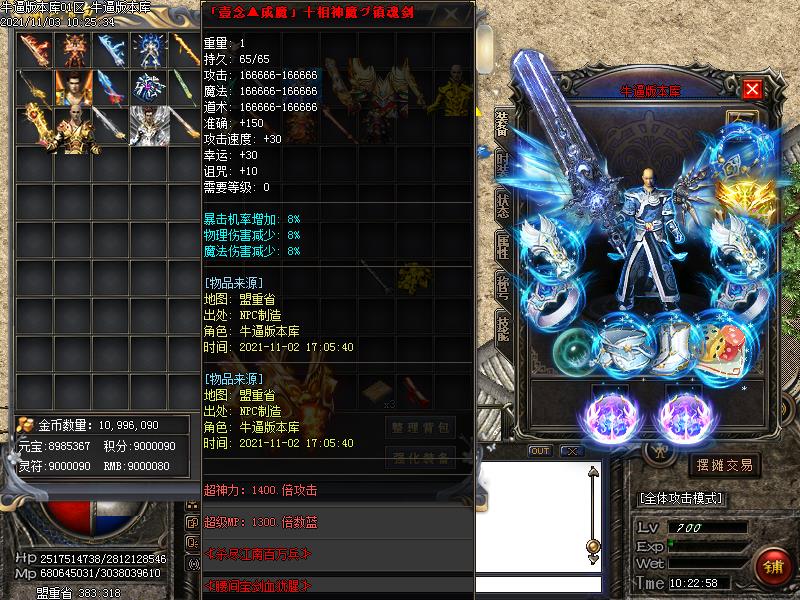This screenshot has width=800, height=600.
Task: Select the white winged armor item
Action: pos(148,124)
